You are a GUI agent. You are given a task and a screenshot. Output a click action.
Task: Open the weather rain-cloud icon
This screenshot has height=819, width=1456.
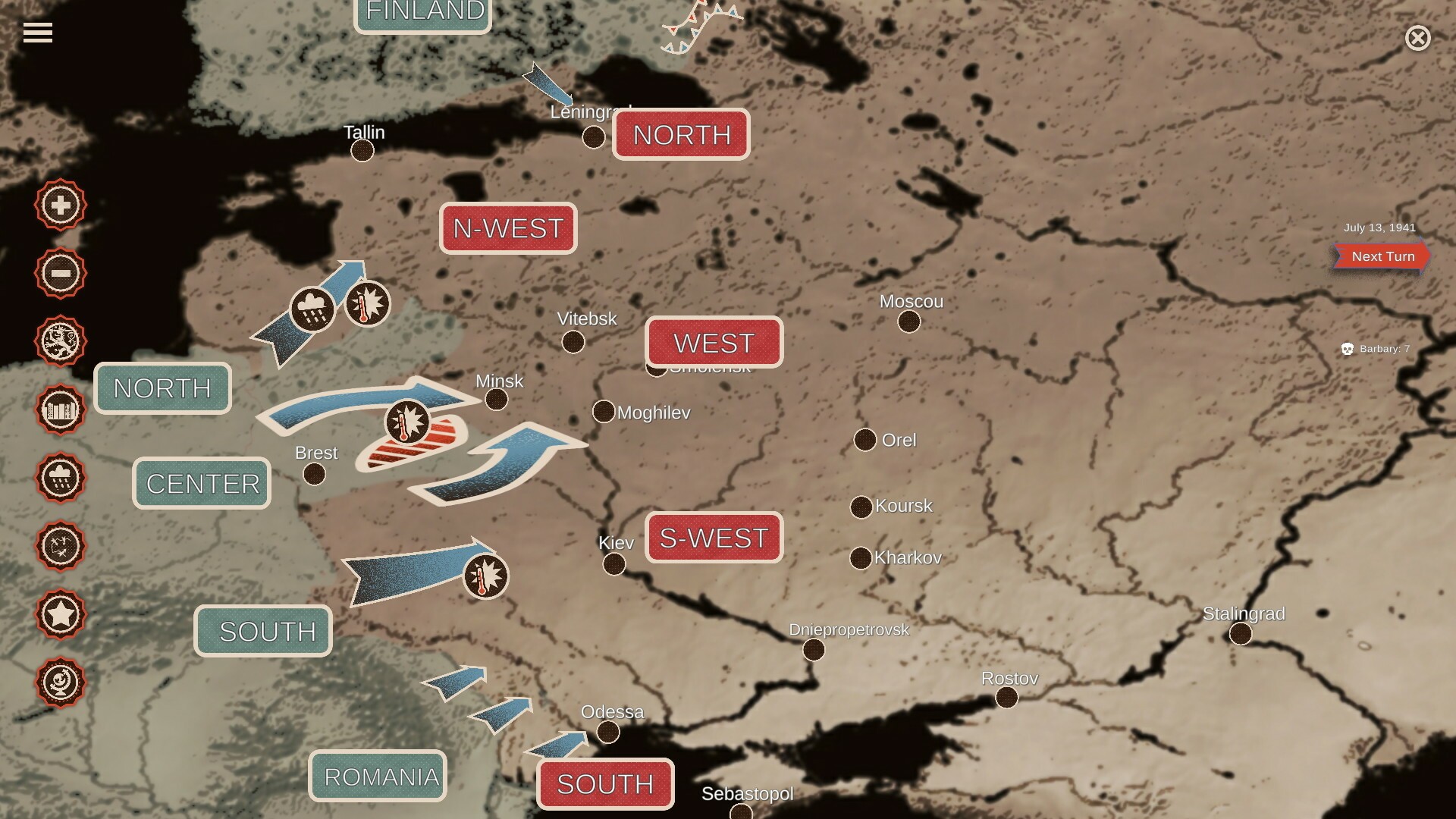point(60,478)
